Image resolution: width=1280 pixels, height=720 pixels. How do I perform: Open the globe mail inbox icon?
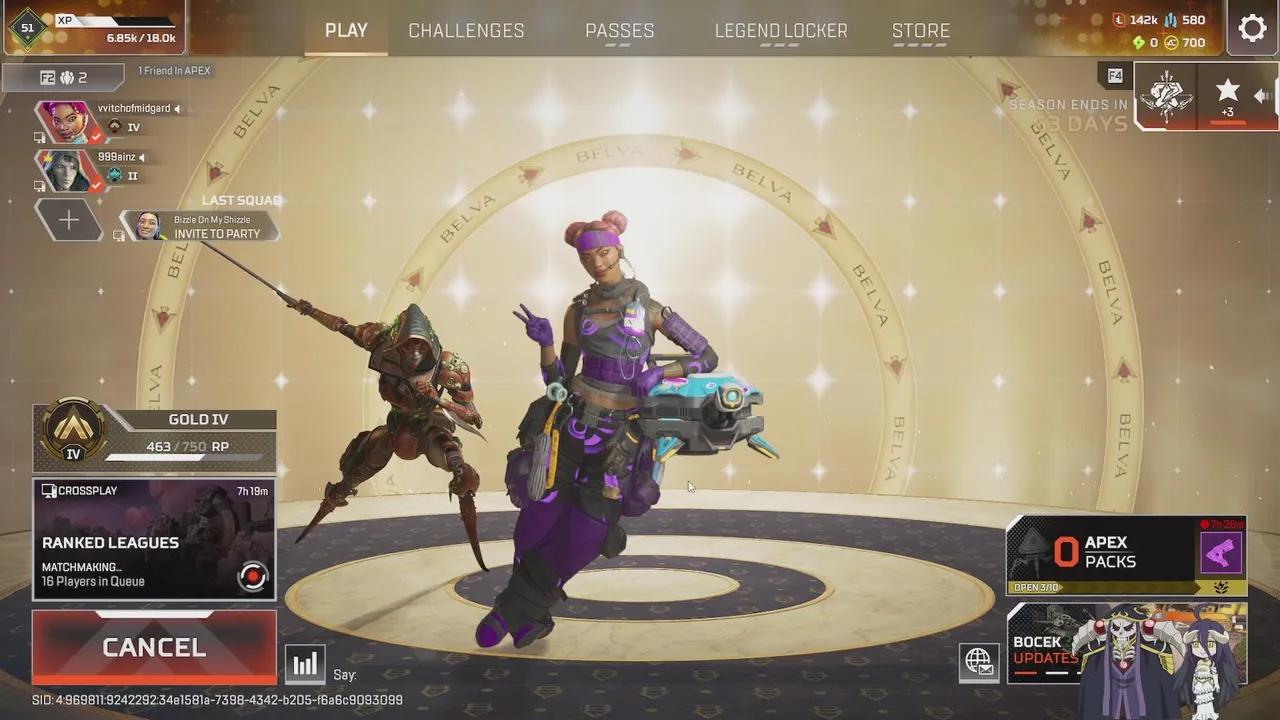[x=979, y=660]
